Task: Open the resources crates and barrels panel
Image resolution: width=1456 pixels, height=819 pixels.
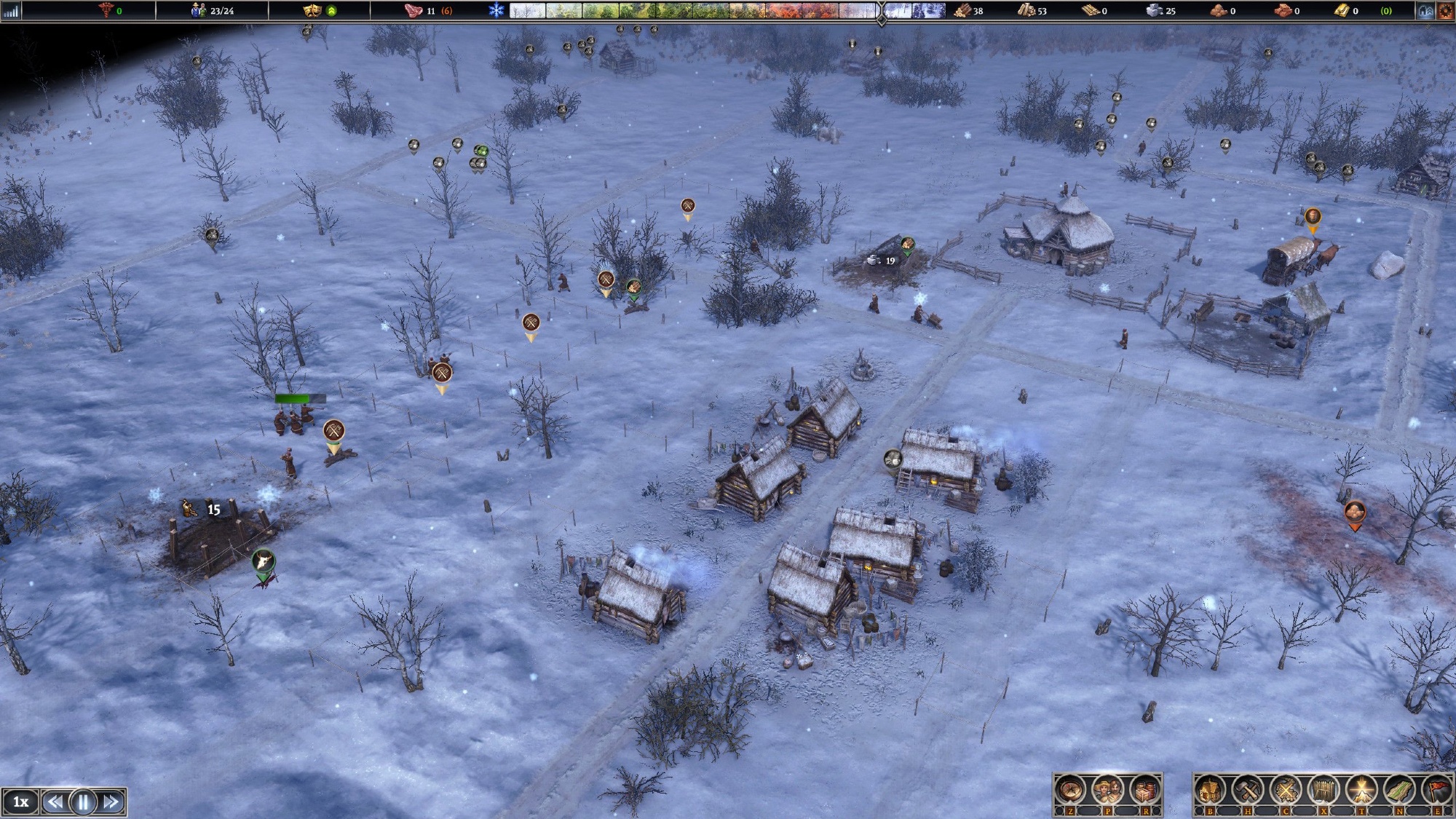Action: pyautogui.click(x=1144, y=790)
